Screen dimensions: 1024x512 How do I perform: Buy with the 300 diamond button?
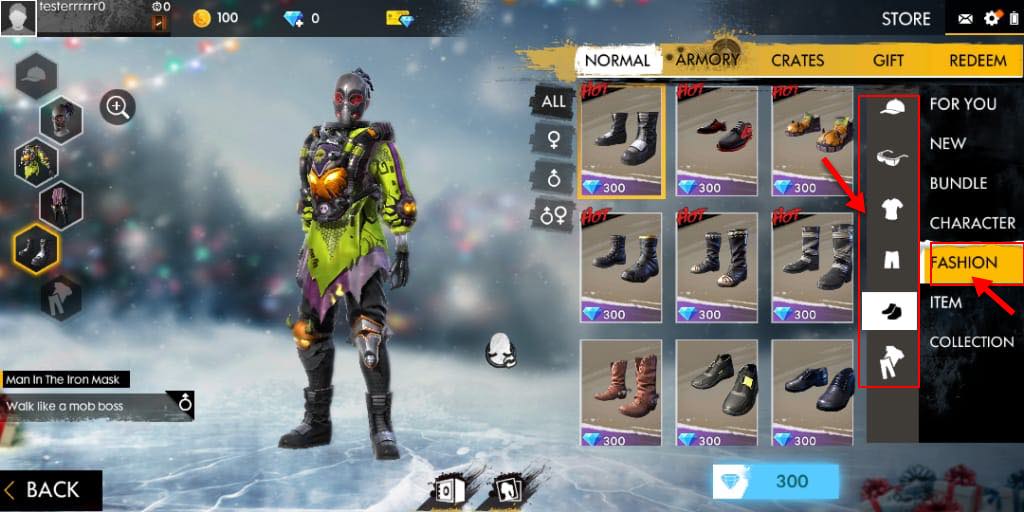pyautogui.click(x=775, y=481)
